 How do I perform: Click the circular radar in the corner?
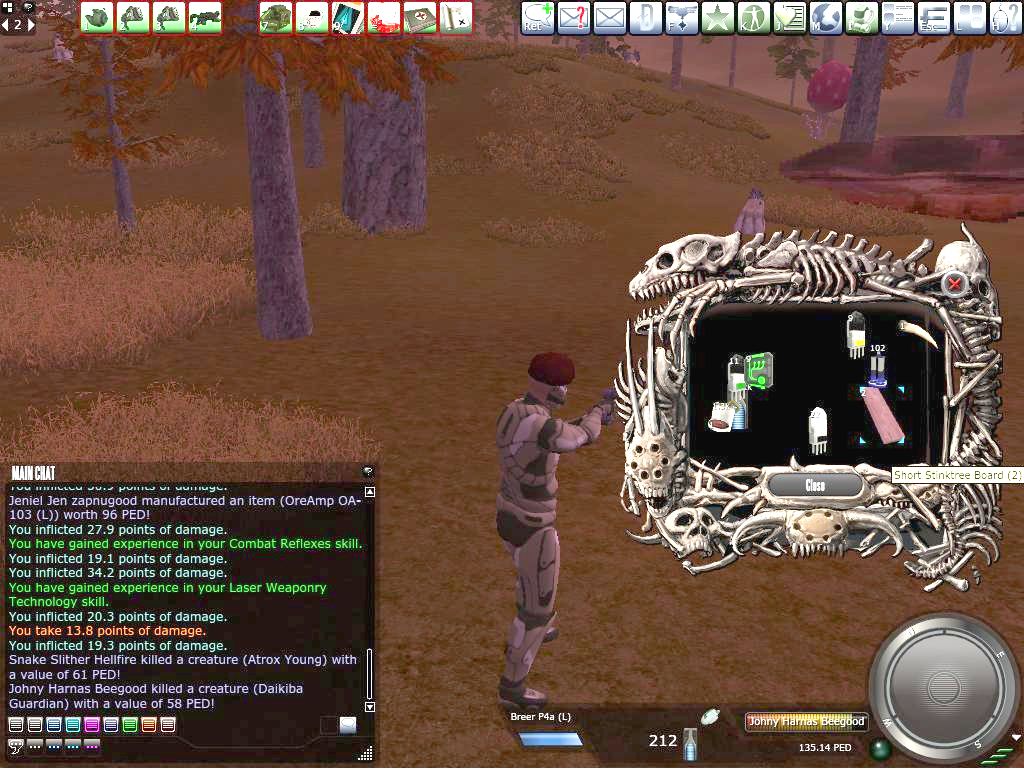pos(942,686)
